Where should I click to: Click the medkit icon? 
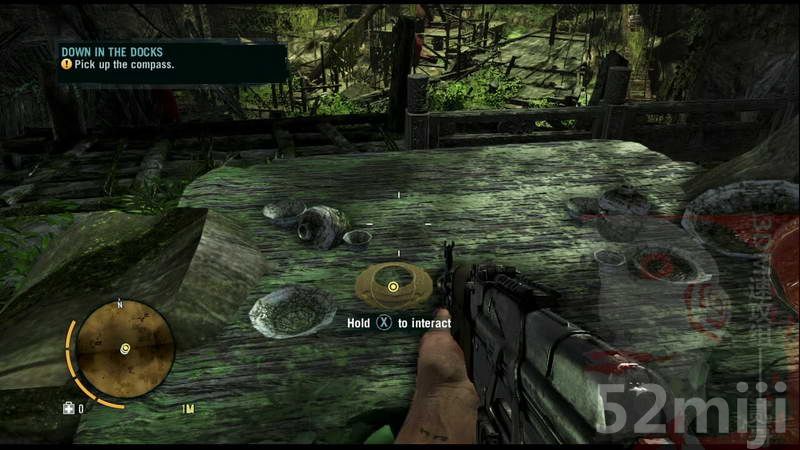click(69, 408)
